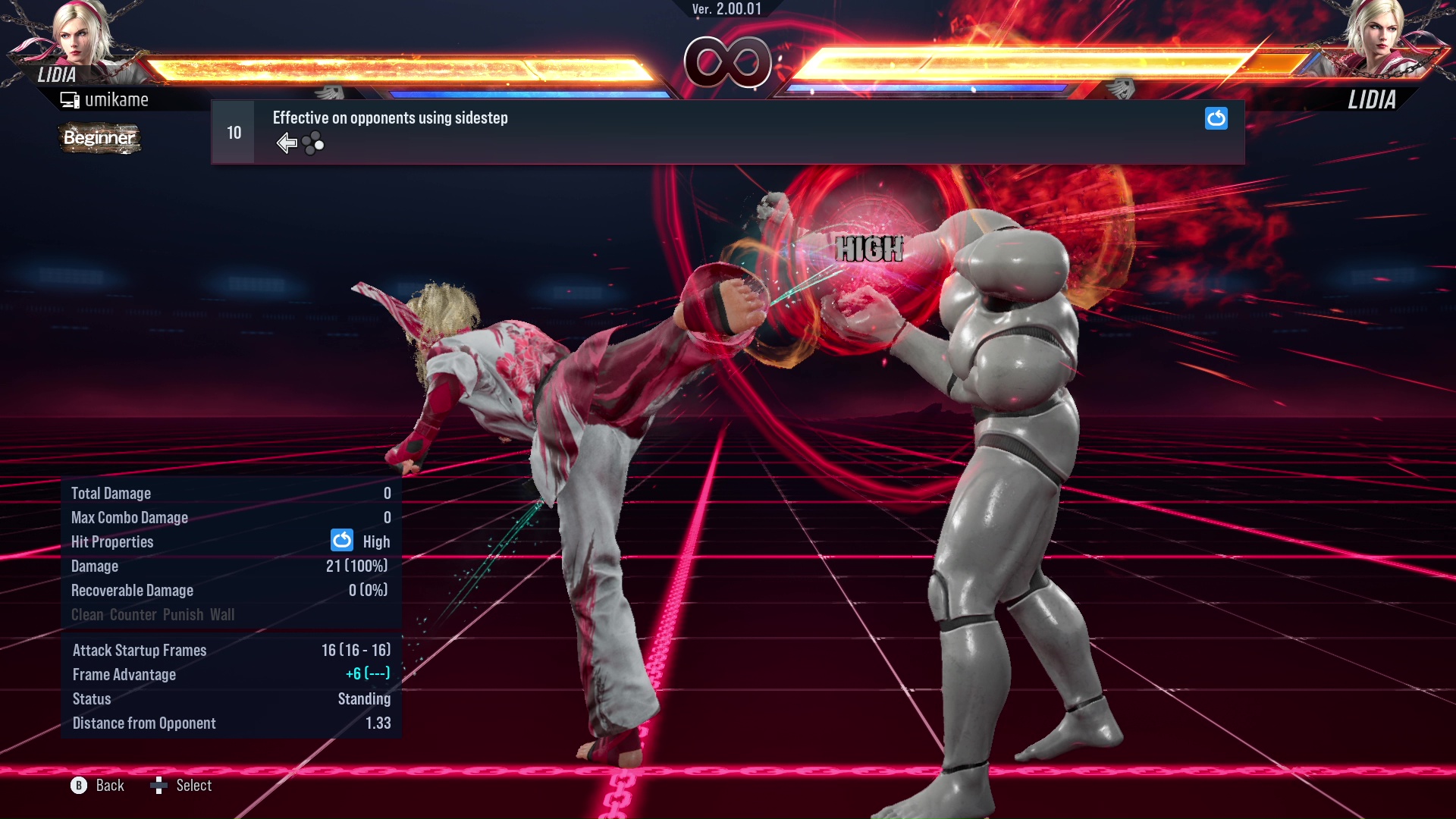Click the infinity round counter symbol at top center
1456x819 pixels.
pyautogui.click(x=728, y=64)
